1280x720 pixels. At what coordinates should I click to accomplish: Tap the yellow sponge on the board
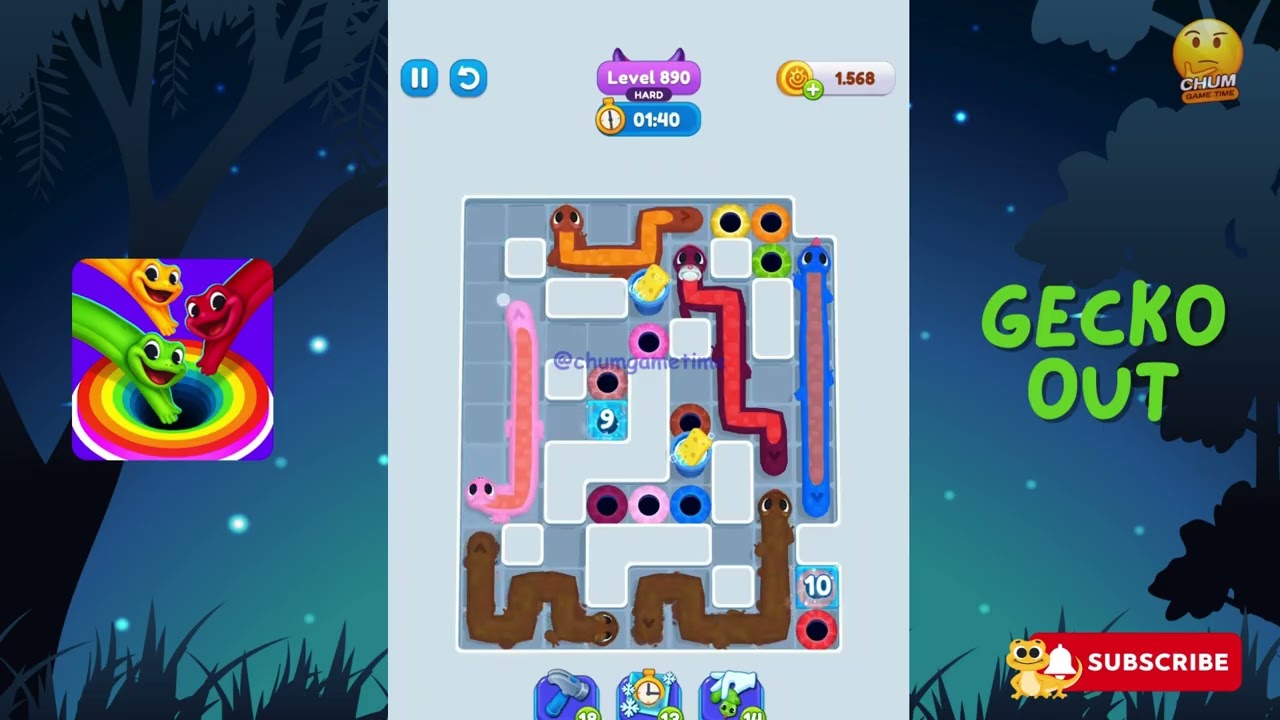pyautogui.click(x=651, y=285)
